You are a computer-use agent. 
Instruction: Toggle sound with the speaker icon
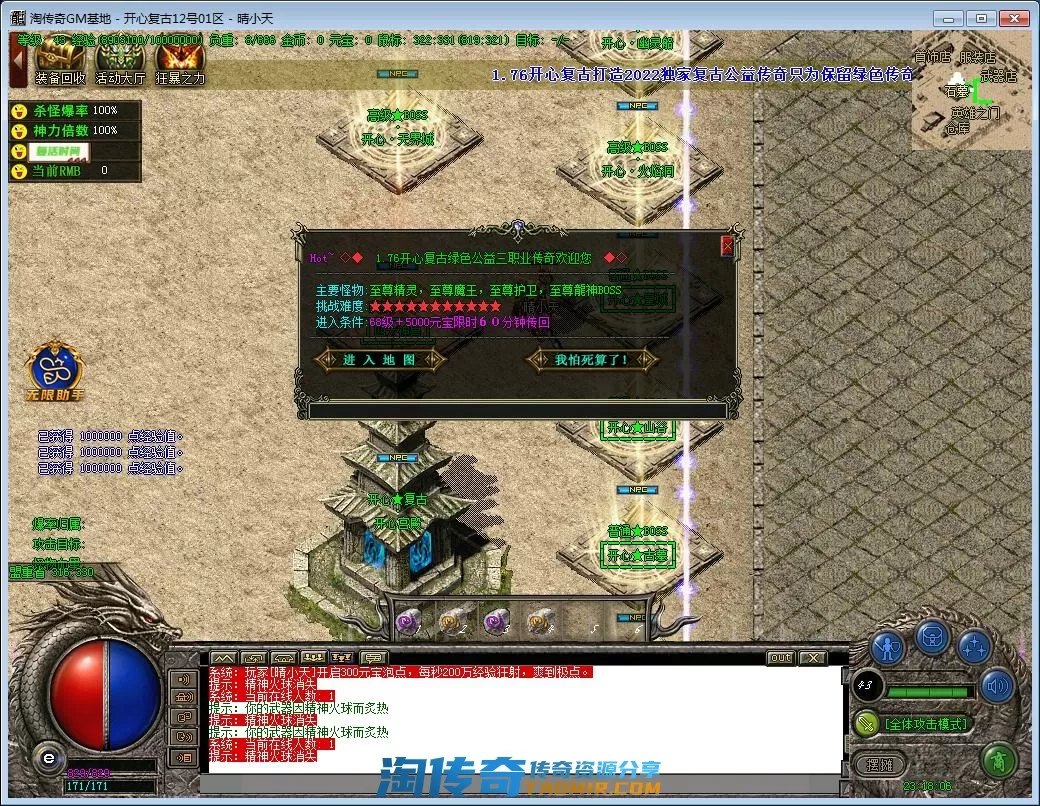[x=996, y=686]
